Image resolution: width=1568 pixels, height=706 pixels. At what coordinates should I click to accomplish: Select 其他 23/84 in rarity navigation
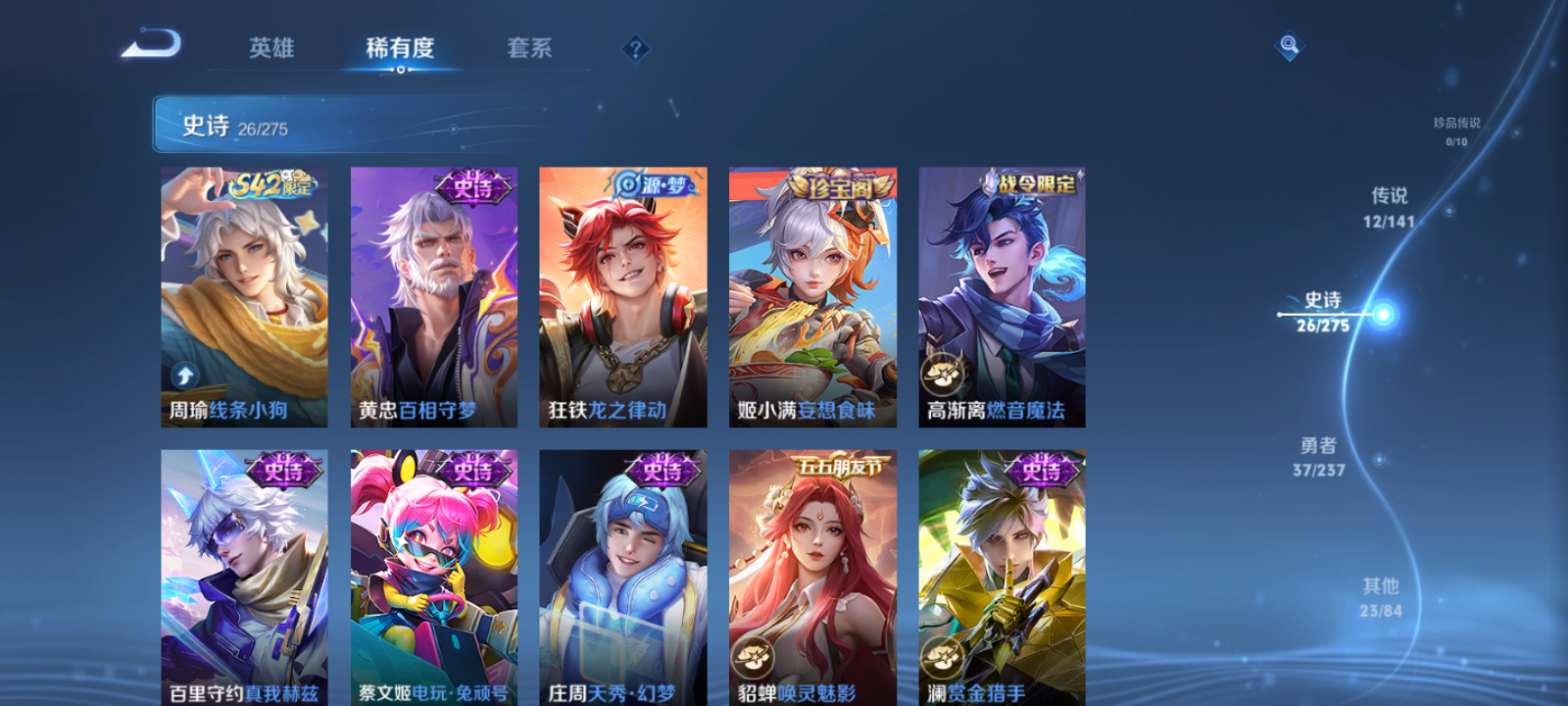click(1380, 596)
